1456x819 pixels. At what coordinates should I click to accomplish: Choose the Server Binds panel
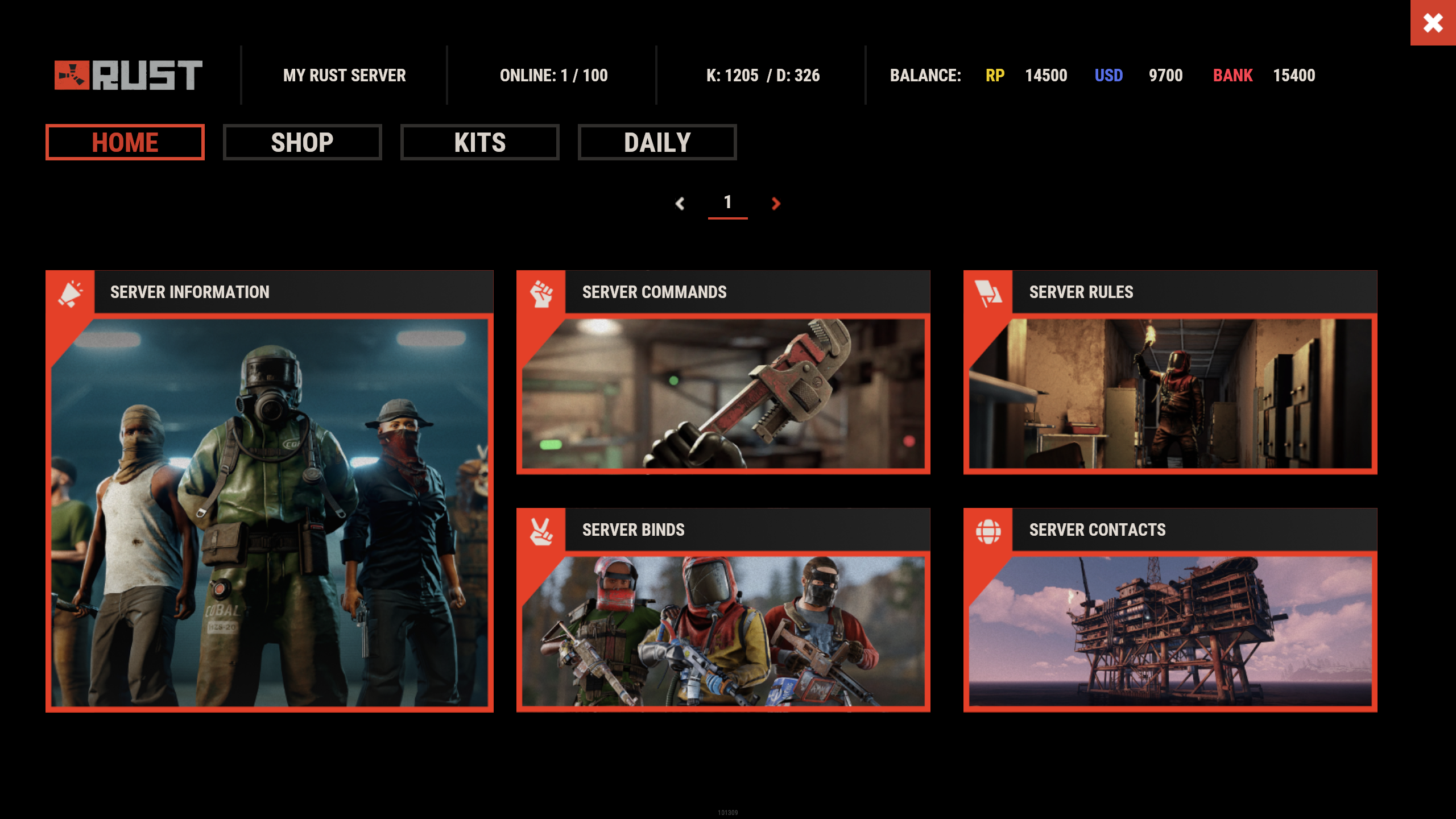click(x=723, y=610)
